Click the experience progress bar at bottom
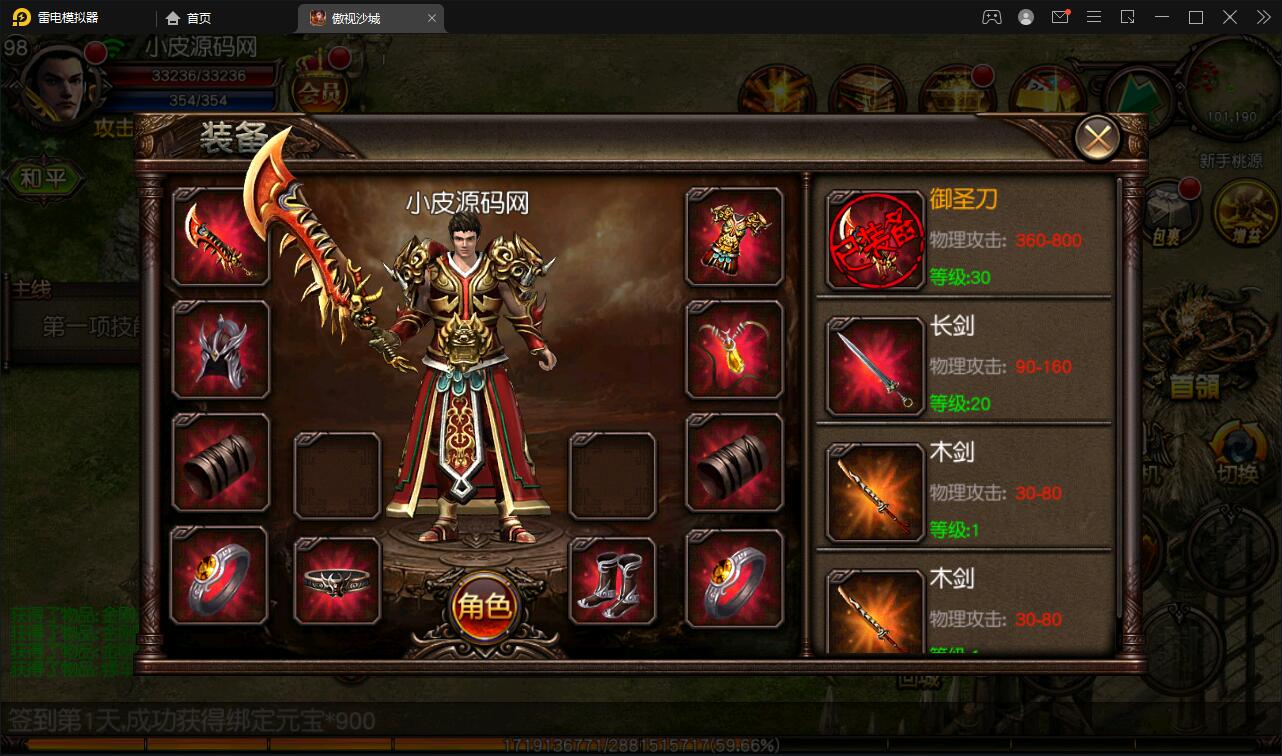Screen dimensions: 1282x756 (x=640, y=744)
